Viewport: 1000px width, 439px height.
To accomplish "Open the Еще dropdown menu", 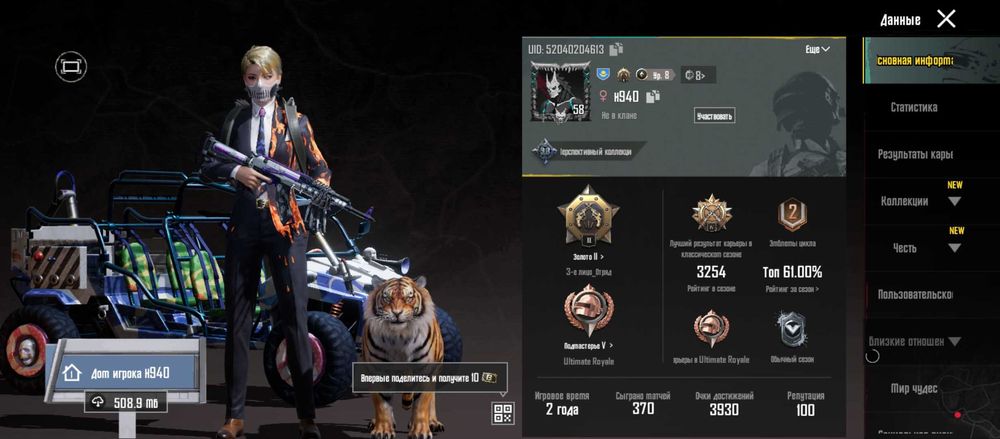I will (817, 49).
